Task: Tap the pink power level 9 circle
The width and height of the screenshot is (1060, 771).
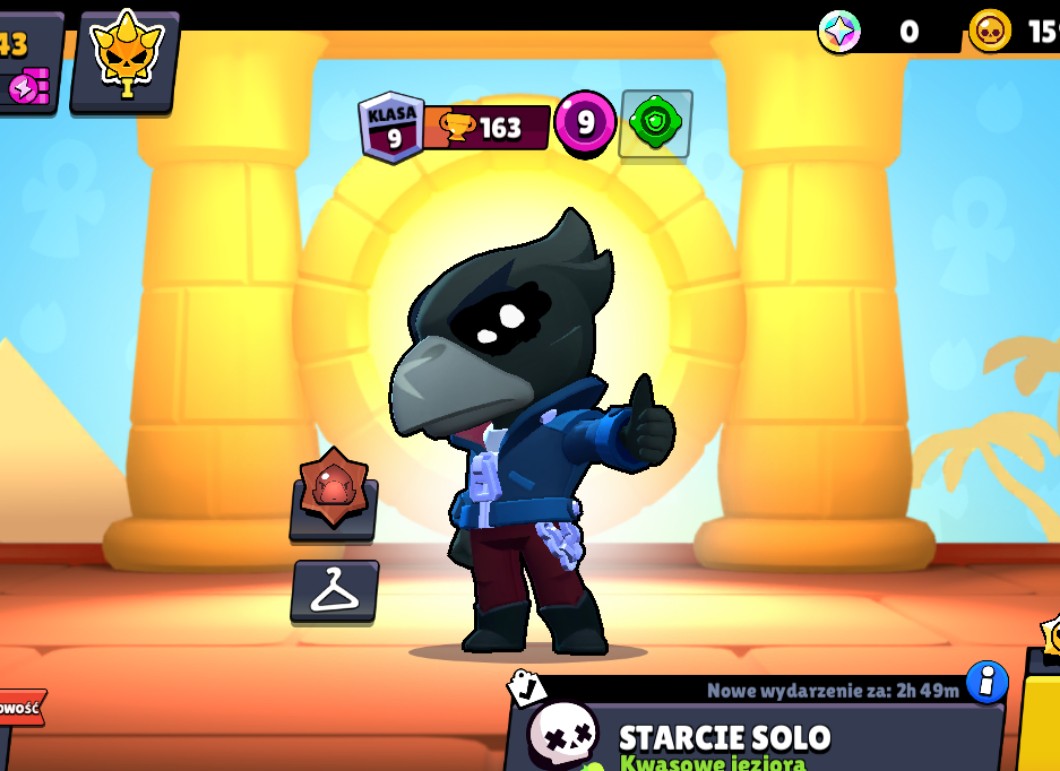Action: pyautogui.click(x=585, y=124)
